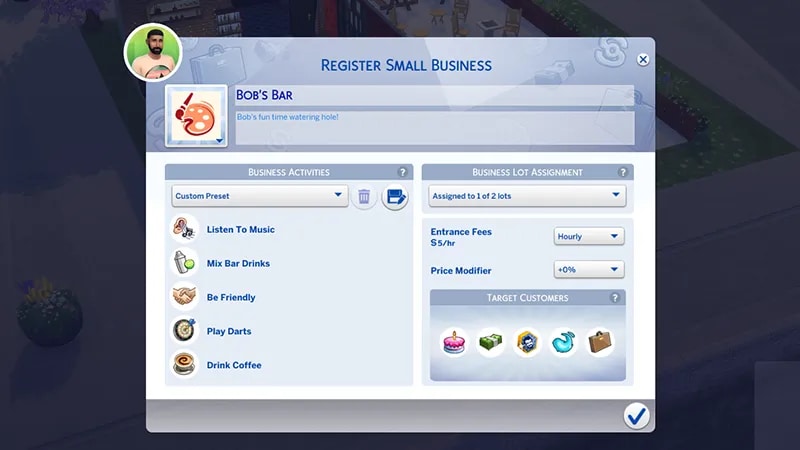Image resolution: width=800 pixels, height=450 pixels.
Task: Choose the Be Friendly activity
Action: [231, 298]
